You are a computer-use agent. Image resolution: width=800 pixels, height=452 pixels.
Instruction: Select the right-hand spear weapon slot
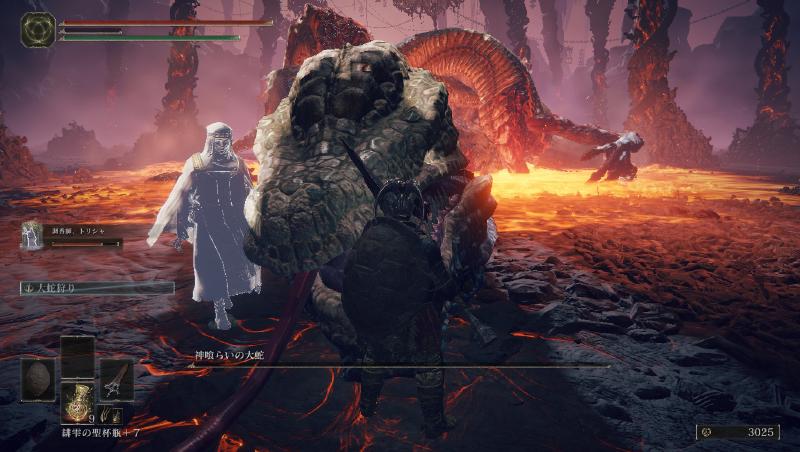pyautogui.click(x=116, y=379)
